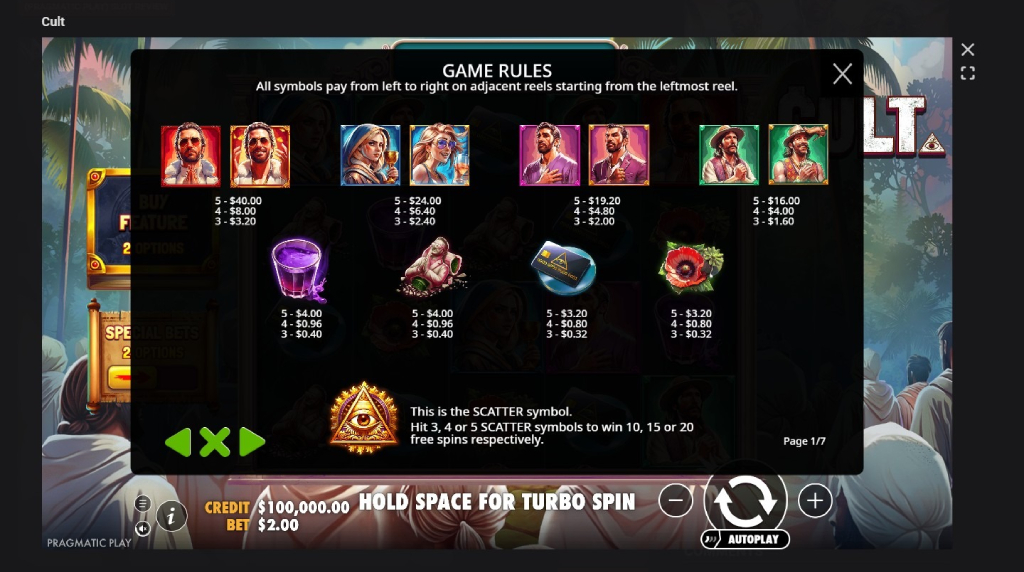Spin the reels with the circular arrows button
Image resolution: width=1024 pixels, height=572 pixels.
click(x=745, y=501)
